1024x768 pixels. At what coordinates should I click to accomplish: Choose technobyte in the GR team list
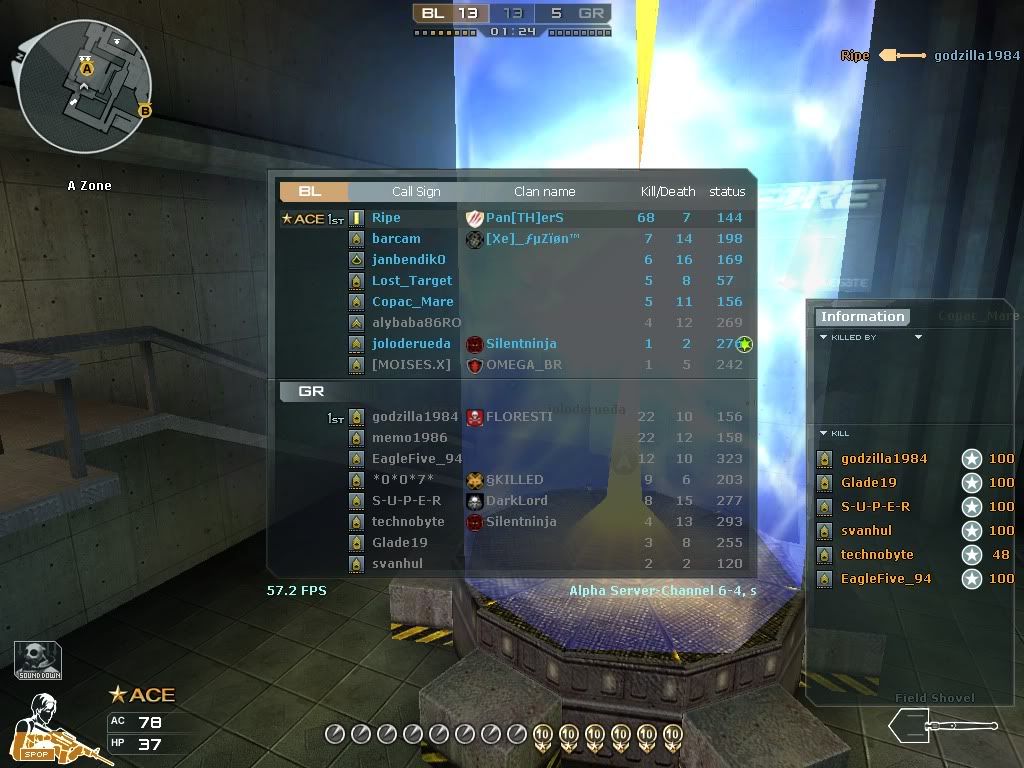[408, 522]
